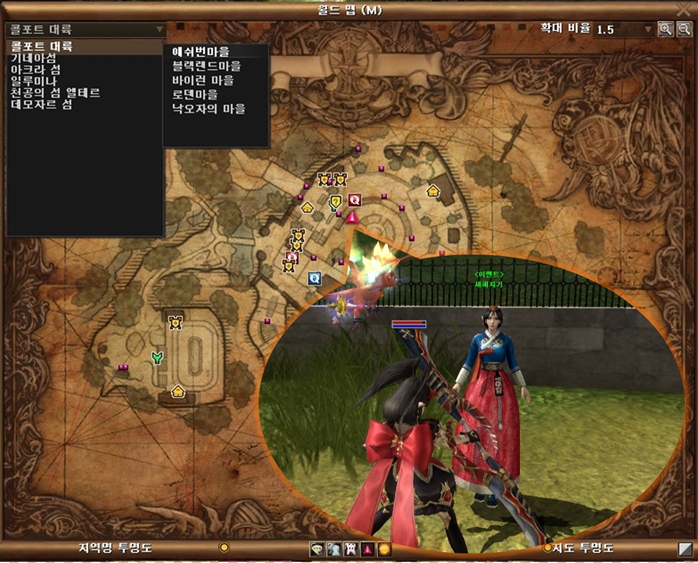Click the blue Q quest marker on map

(314, 278)
